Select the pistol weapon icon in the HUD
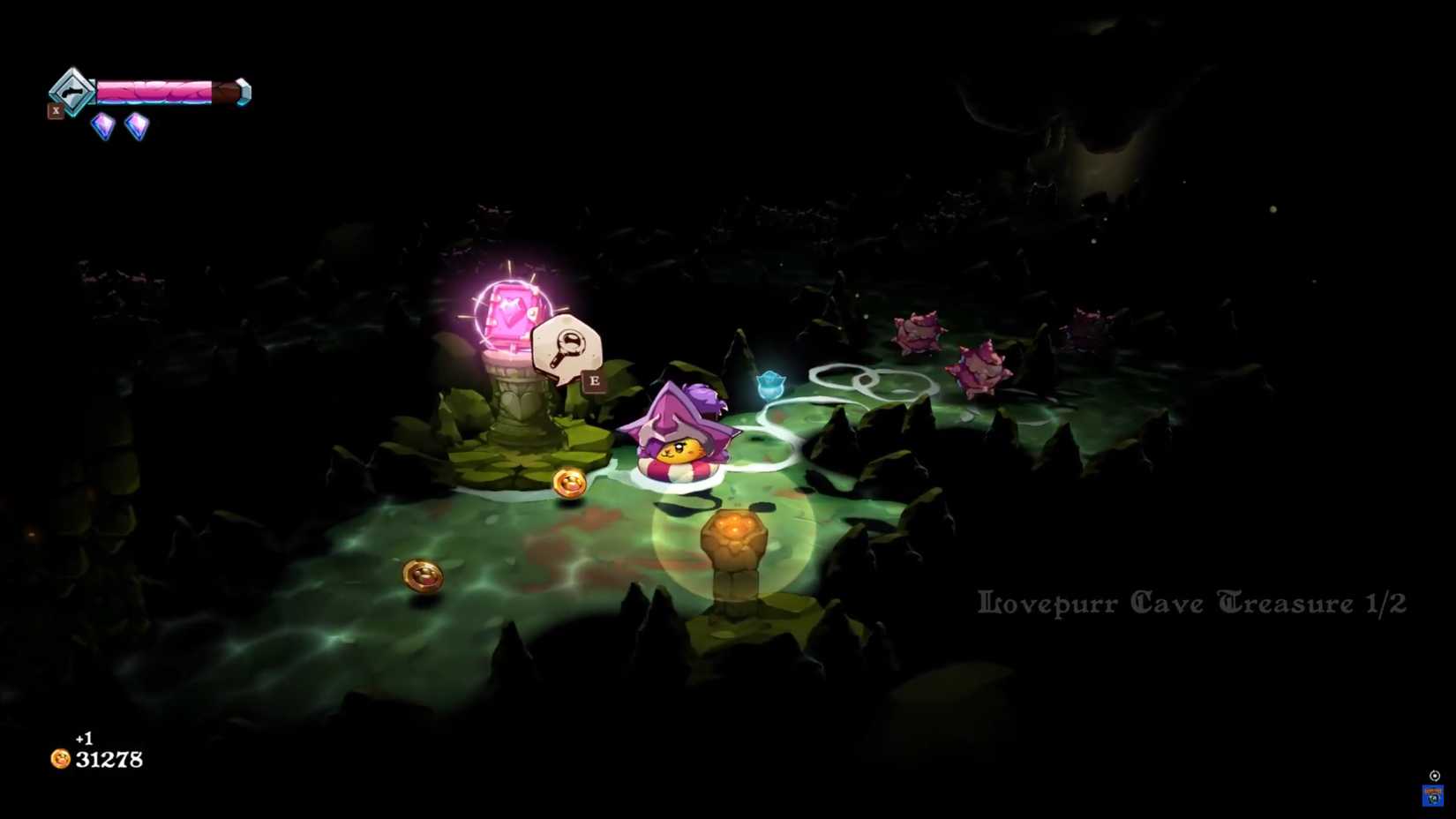The width and height of the screenshot is (1456, 819). click(x=72, y=92)
